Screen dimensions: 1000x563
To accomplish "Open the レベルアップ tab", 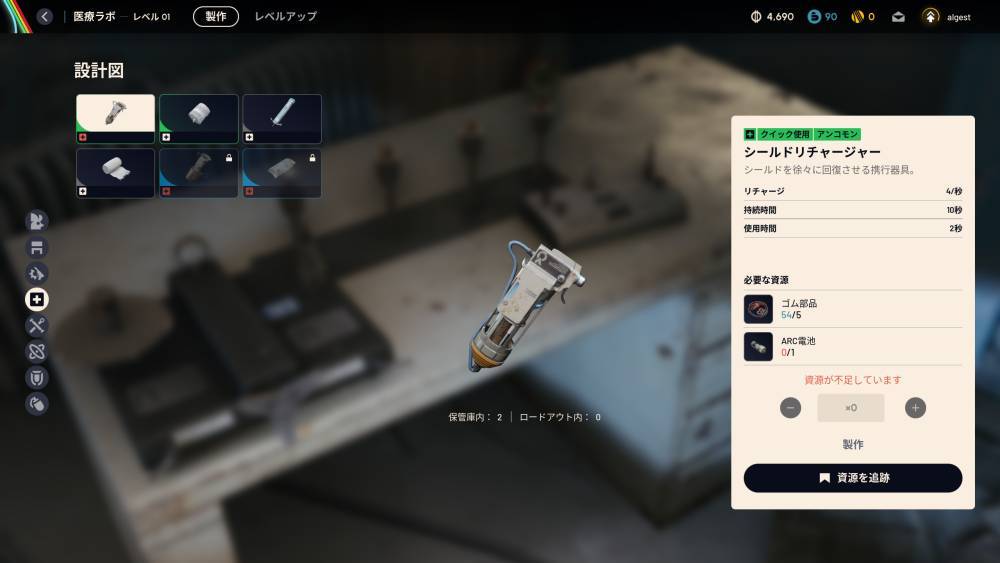I will pos(285,16).
